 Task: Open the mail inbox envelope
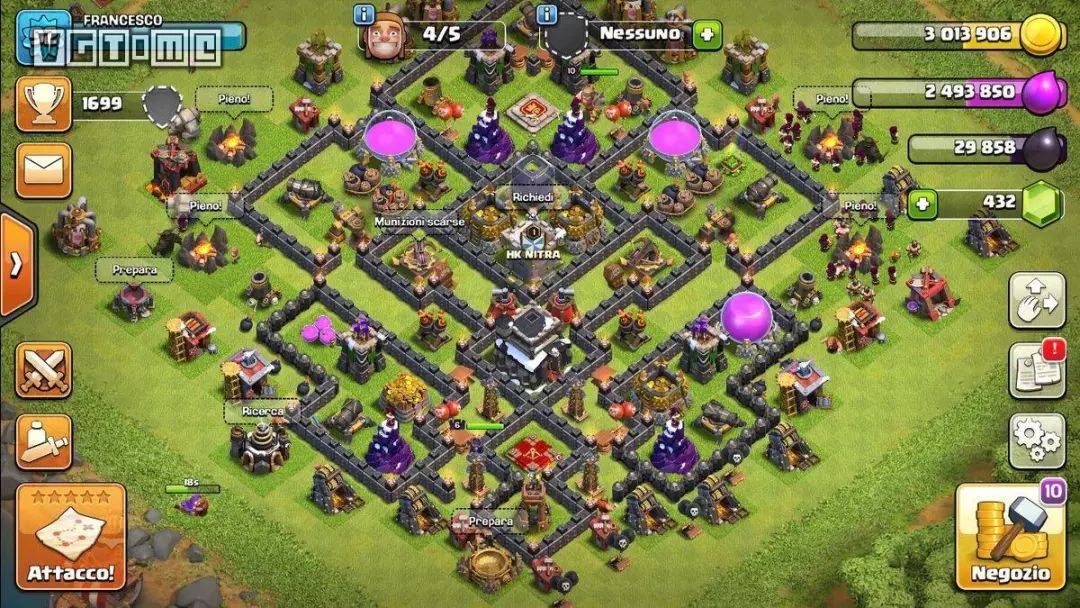click(43, 170)
